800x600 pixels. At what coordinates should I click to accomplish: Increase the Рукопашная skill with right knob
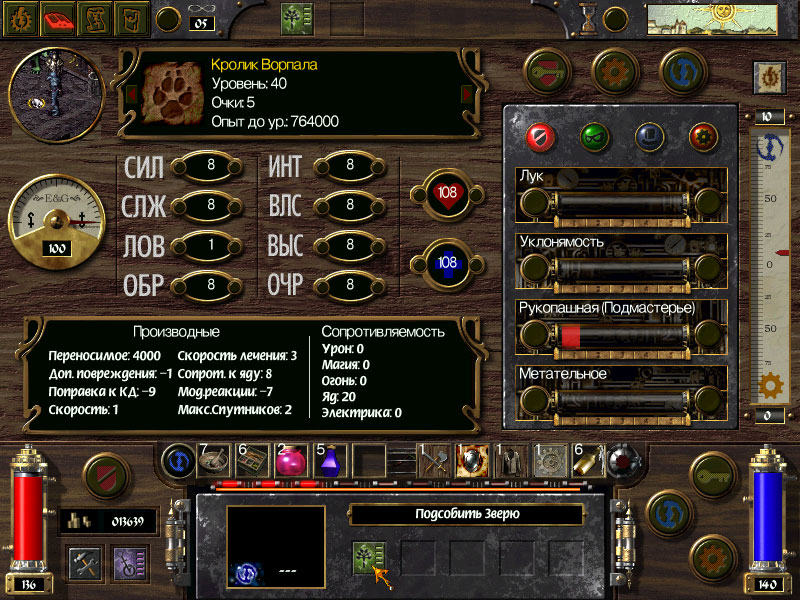point(709,335)
